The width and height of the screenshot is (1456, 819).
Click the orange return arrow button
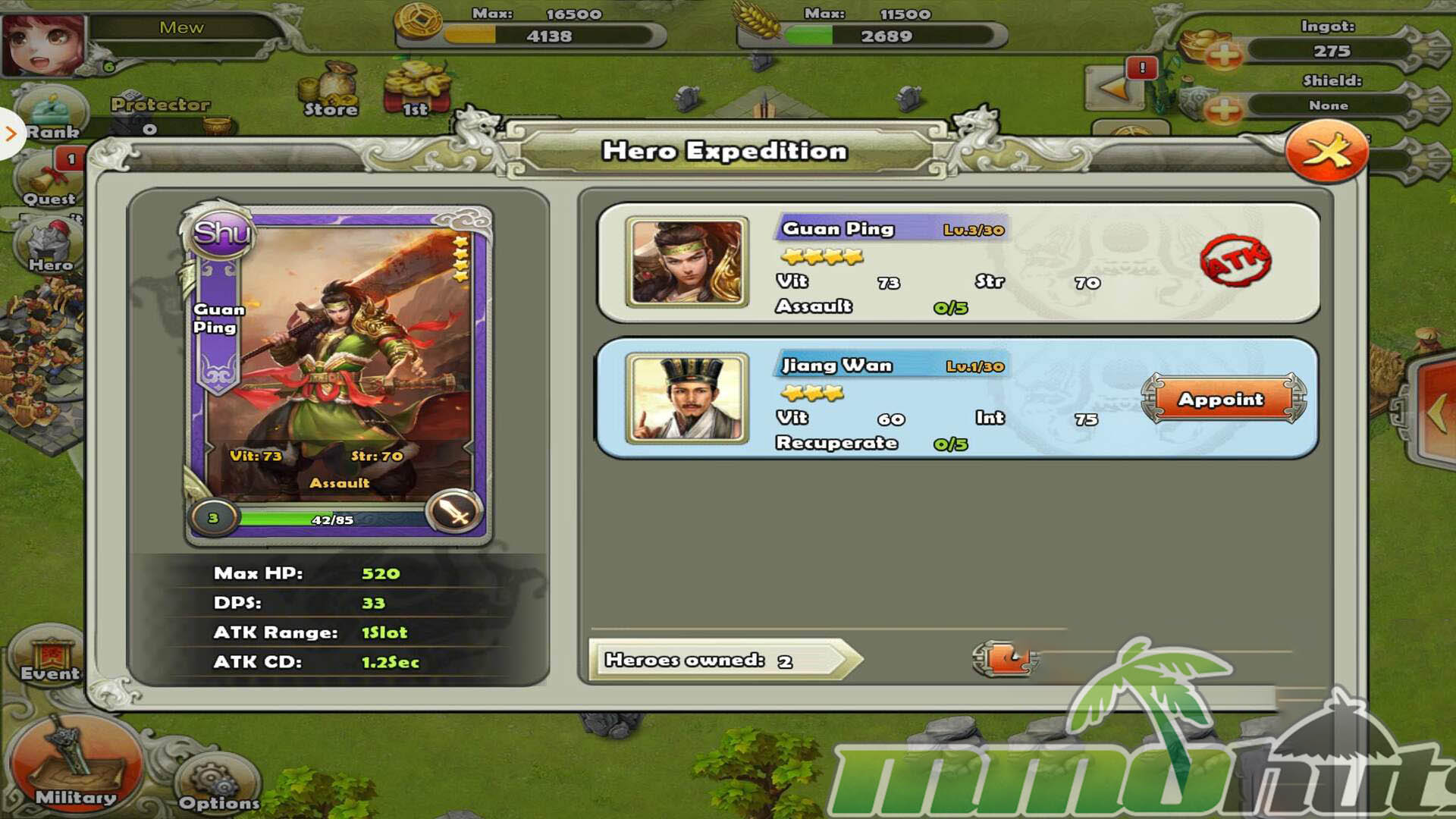[1006, 658]
